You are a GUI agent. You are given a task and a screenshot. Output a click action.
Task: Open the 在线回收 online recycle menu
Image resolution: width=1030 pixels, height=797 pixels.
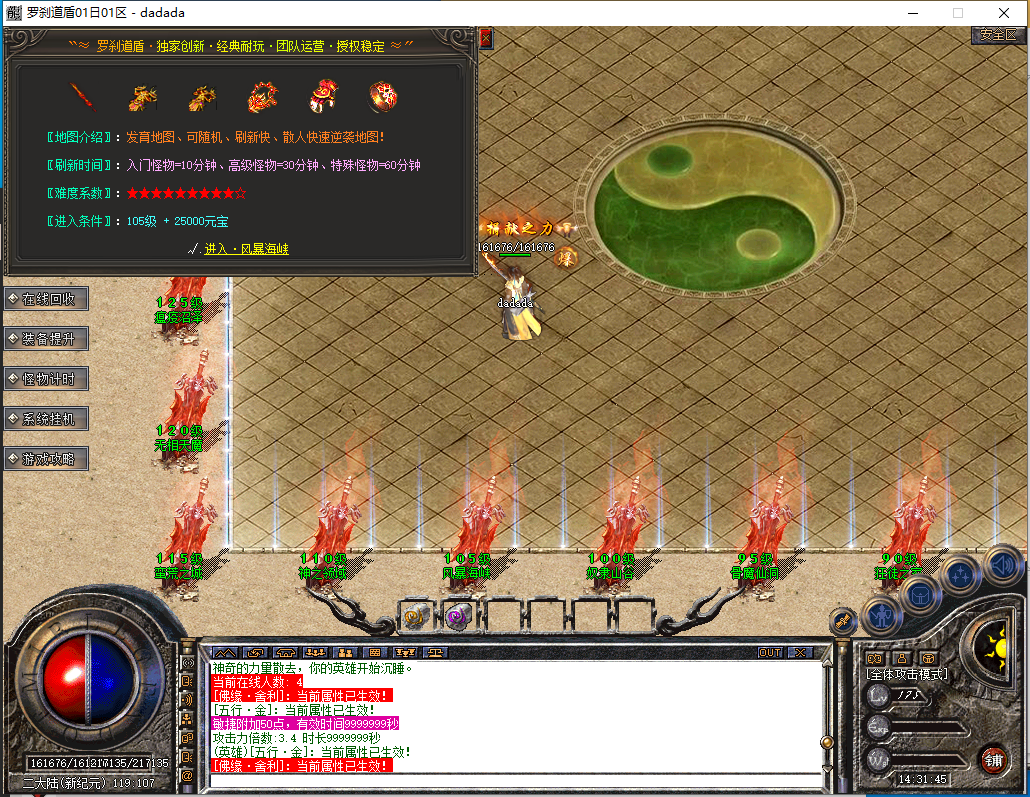[47, 299]
